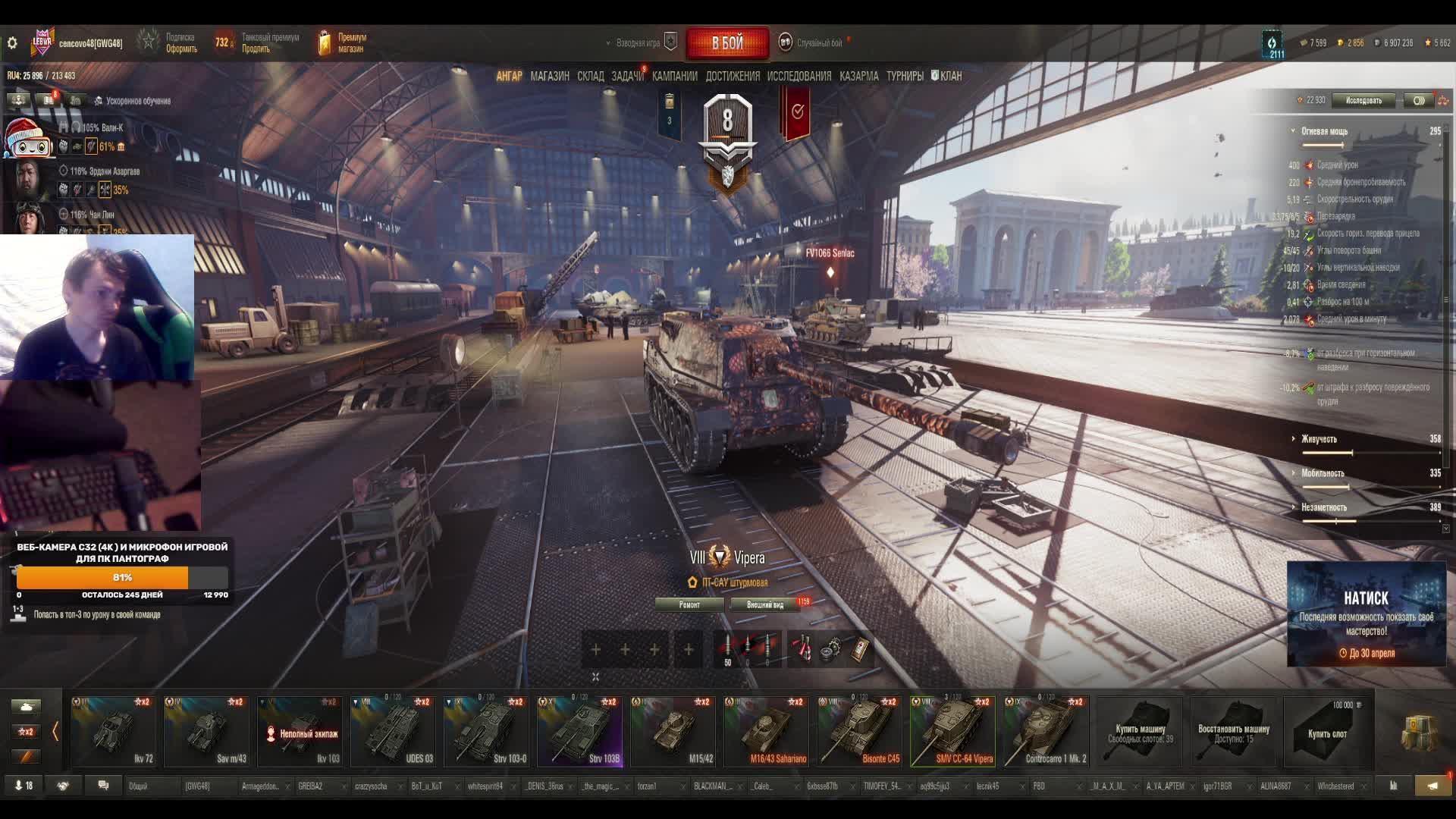This screenshot has height=819, width=1456.
Task: Go to the КАЗАРМА tab
Action: pyautogui.click(x=858, y=76)
